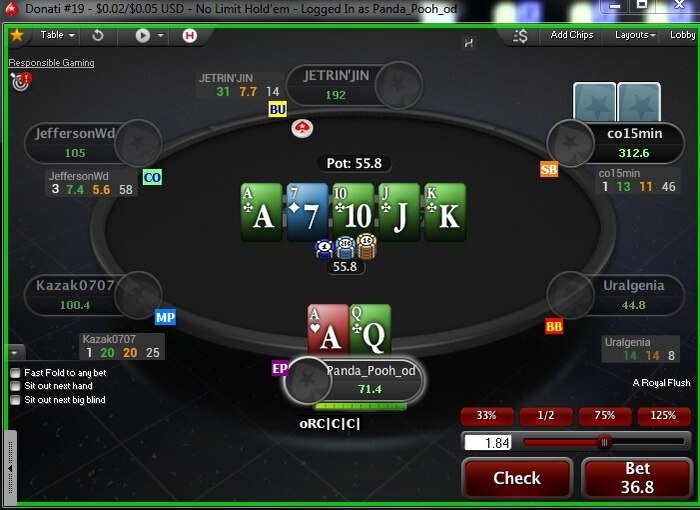Image resolution: width=700 pixels, height=510 pixels.
Task: Enable Fast Fold to any bet
Action: pos(15,373)
